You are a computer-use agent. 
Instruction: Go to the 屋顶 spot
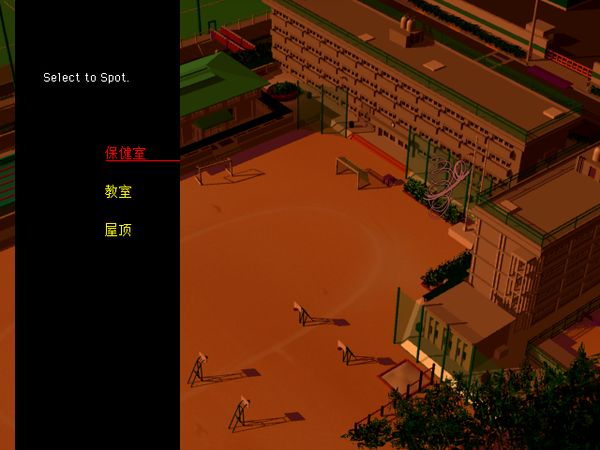pos(118,230)
